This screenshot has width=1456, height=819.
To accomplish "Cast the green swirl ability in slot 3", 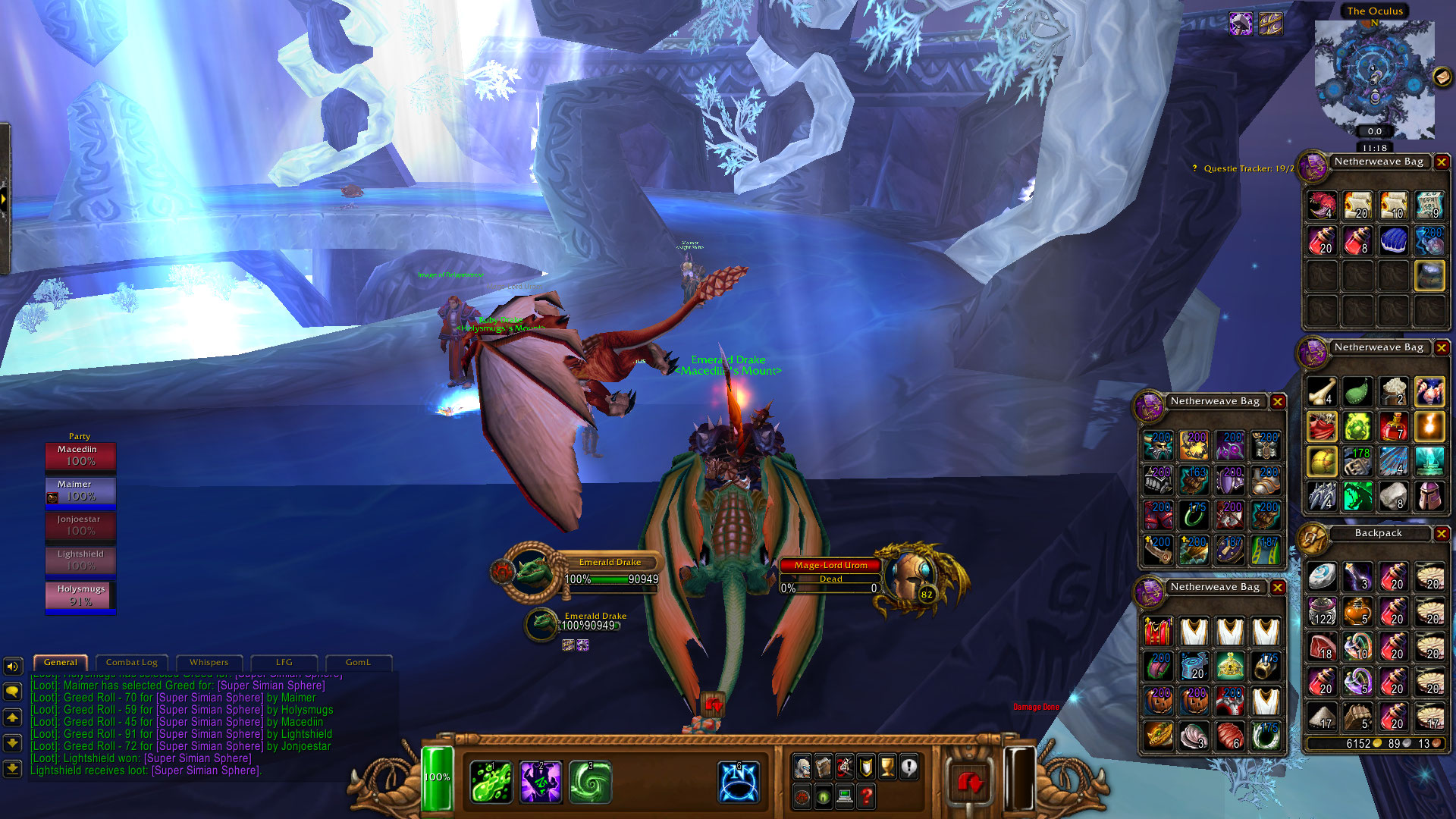I will coord(590,782).
